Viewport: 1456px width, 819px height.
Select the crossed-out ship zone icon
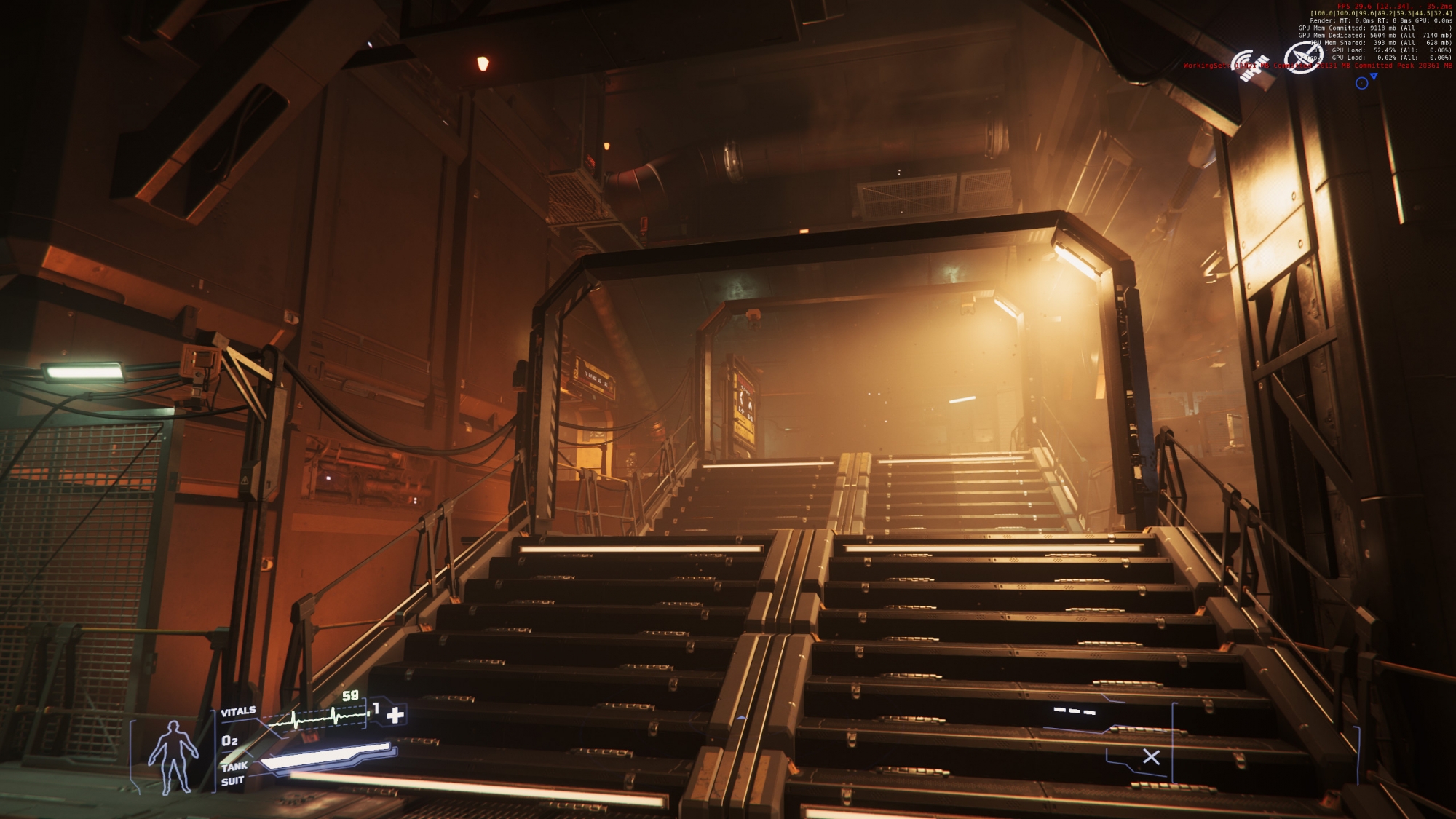pyautogui.click(x=1302, y=58)
